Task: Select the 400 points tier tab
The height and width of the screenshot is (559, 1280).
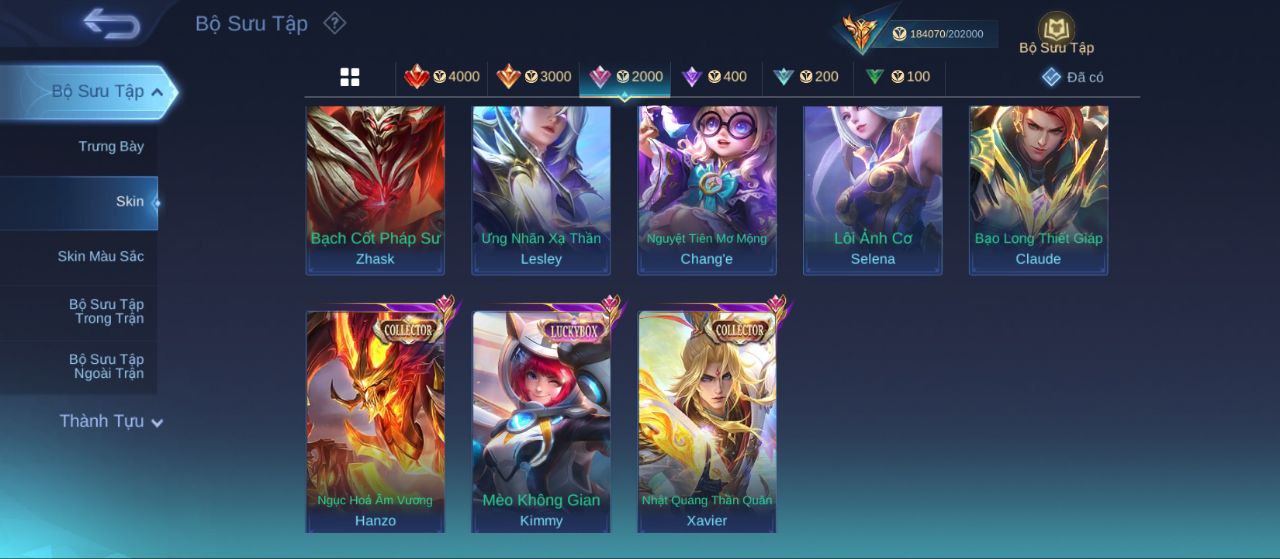Action: pyautogui.click(x=714, y=77)
